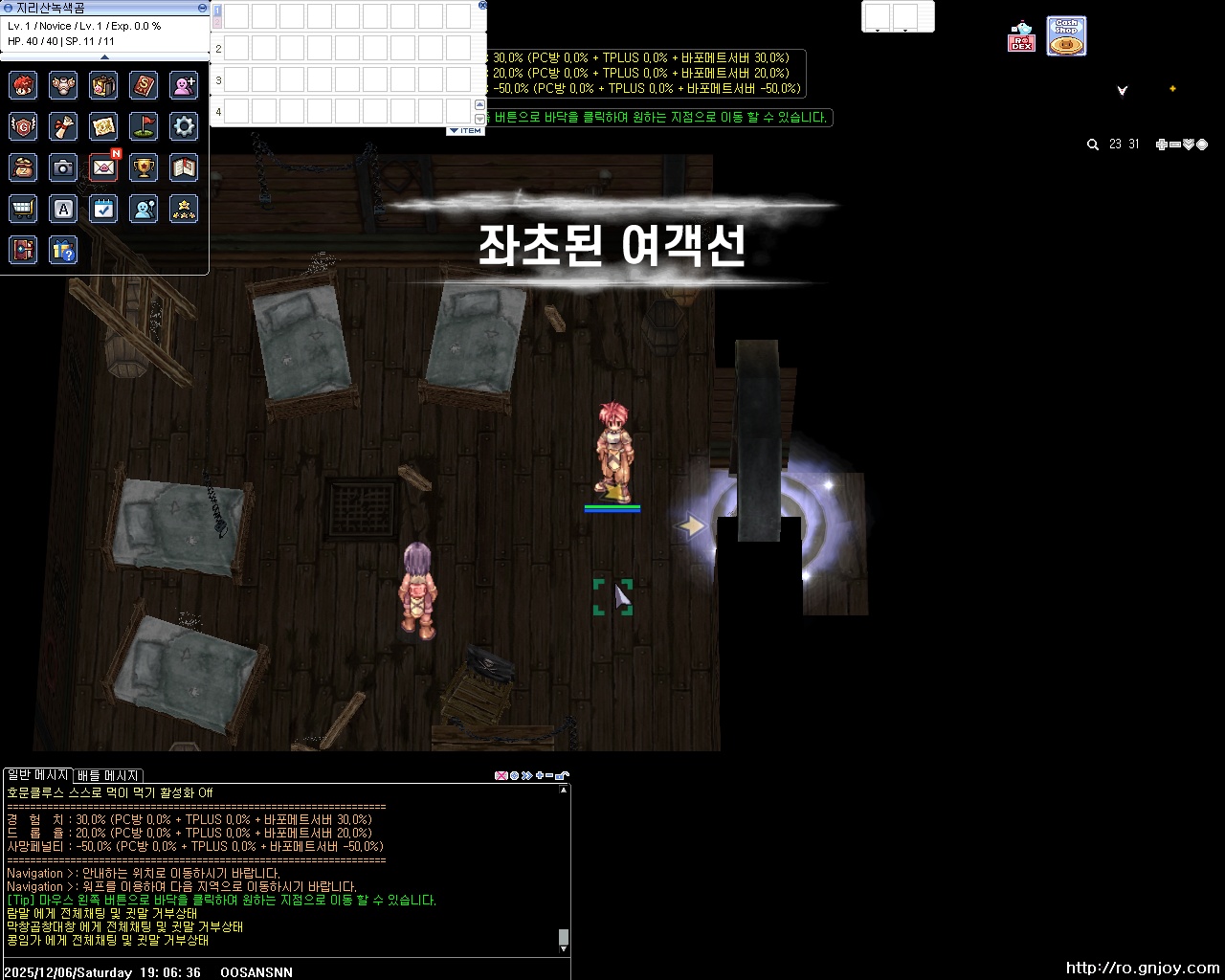Open the attendance calendar icon
1225x980 pixels.
point(103,209)
